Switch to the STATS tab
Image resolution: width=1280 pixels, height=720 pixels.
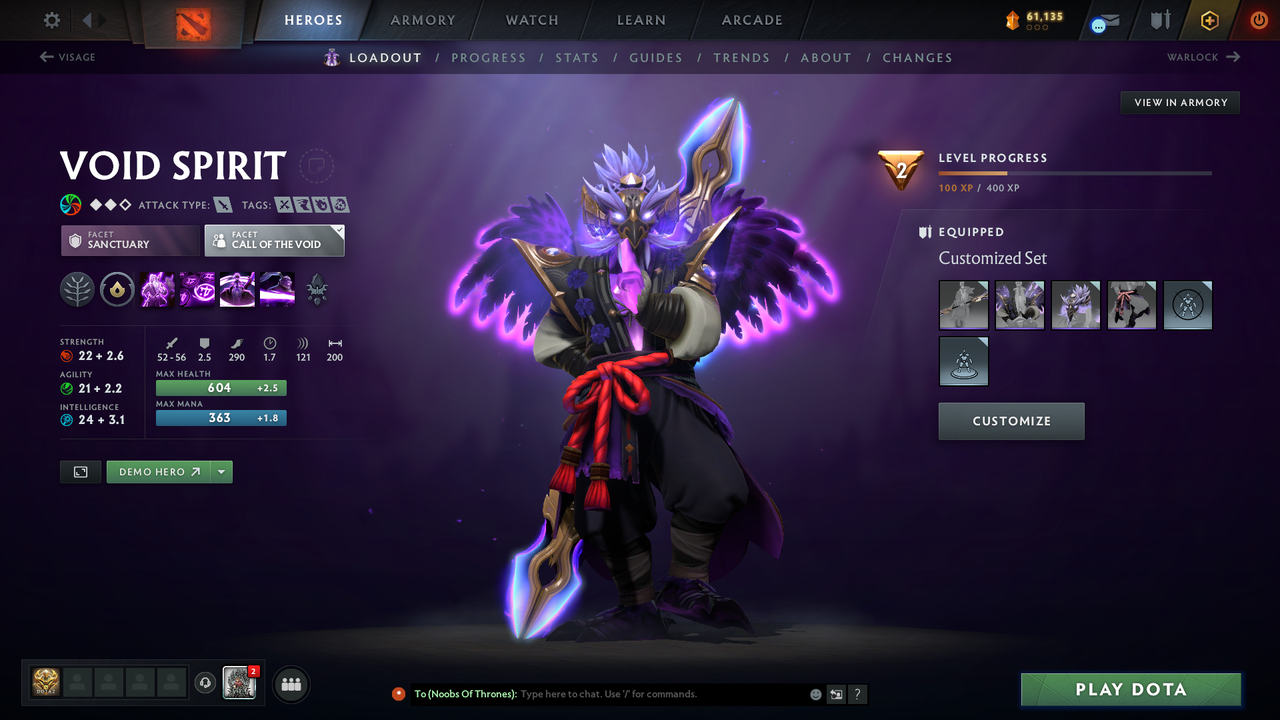coord(577,57)
